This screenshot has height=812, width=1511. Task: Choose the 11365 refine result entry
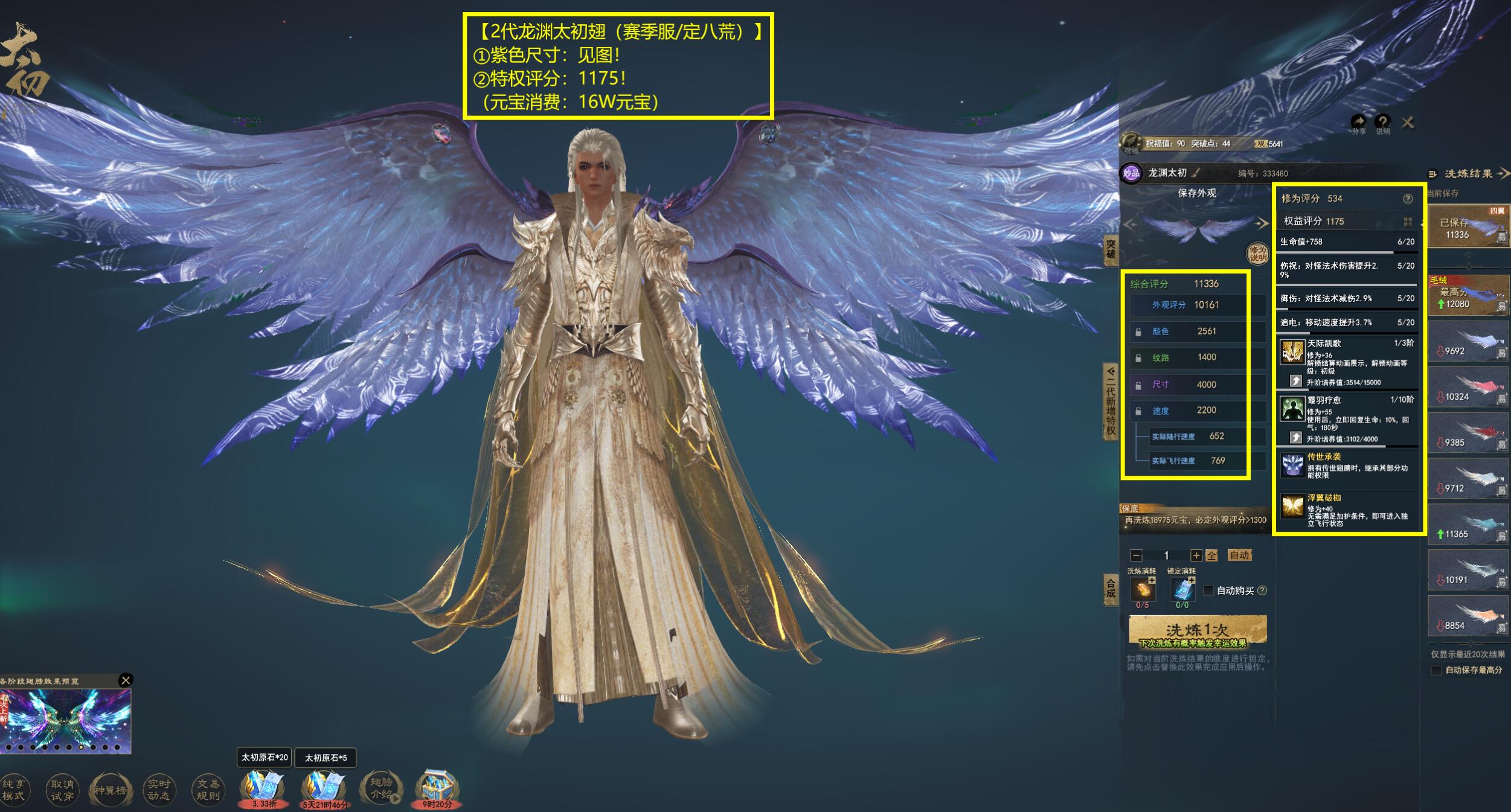tap(1468, 526)
